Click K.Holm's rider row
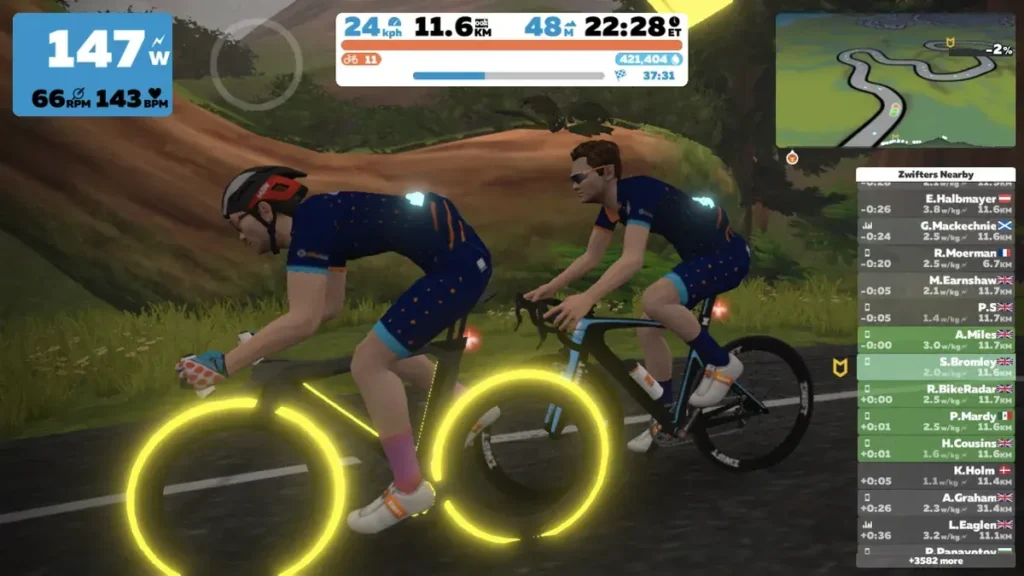This screenshot has width=1024, height=576. (x=935, y=475)
